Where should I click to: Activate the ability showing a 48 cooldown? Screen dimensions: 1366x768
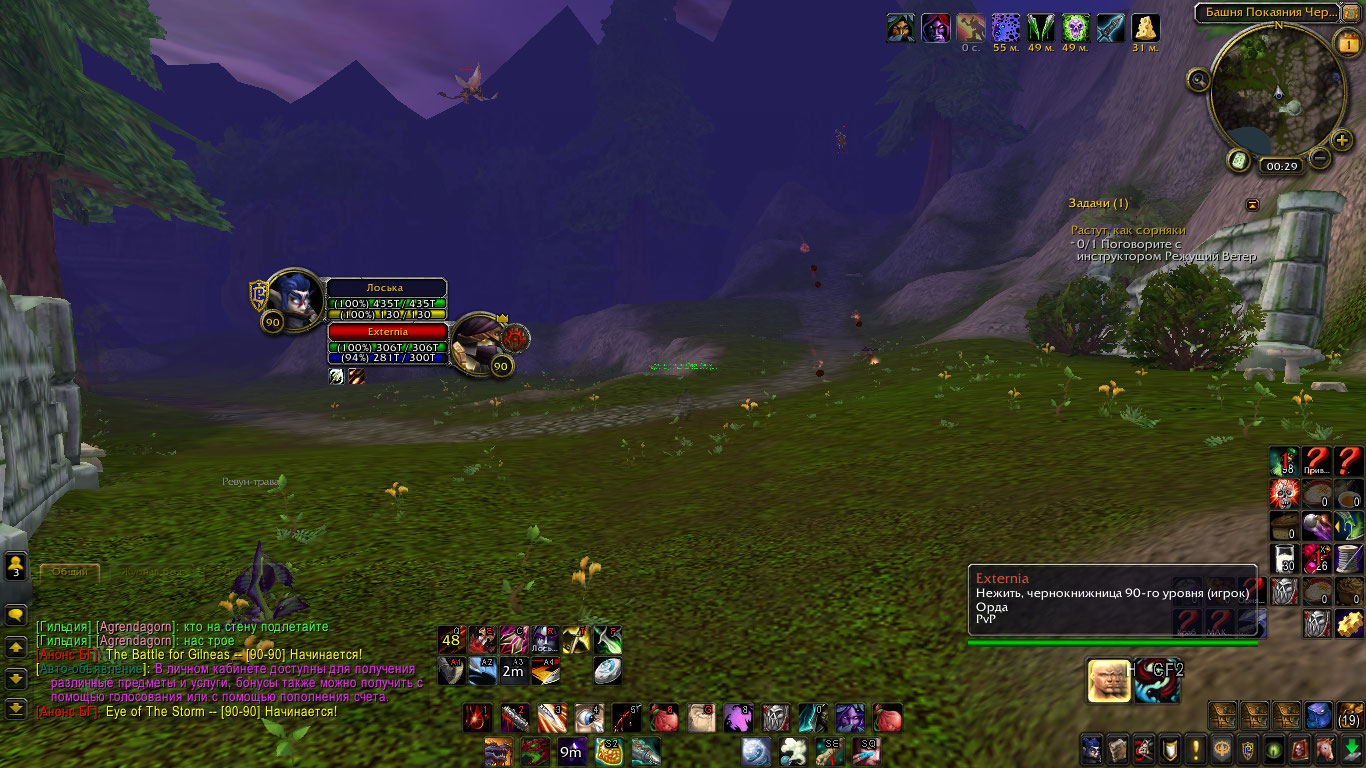[x=452, y=640]
